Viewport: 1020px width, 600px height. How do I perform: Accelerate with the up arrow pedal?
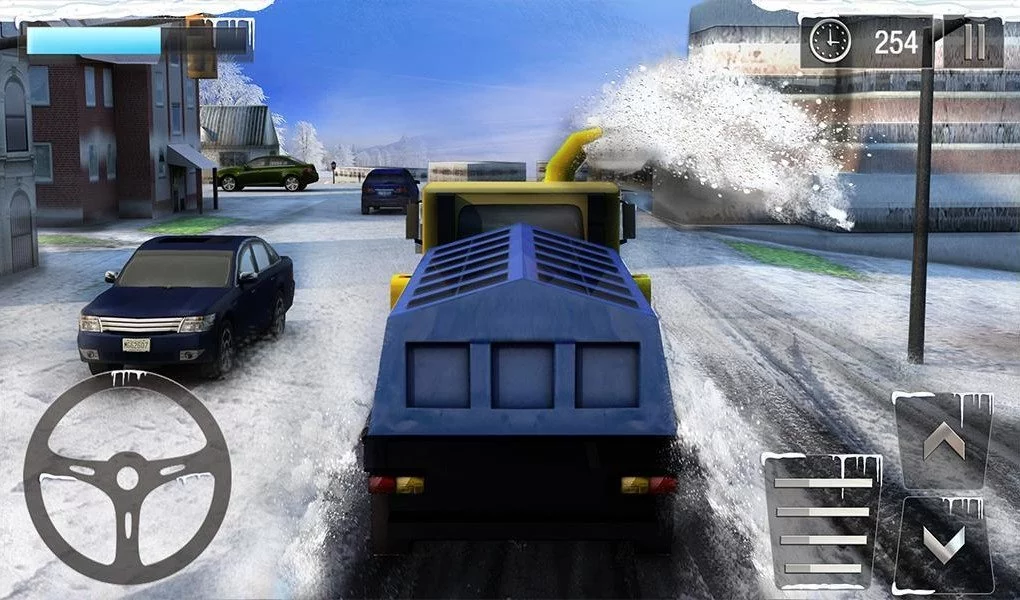pyautogui.click(x=943, y=441)
